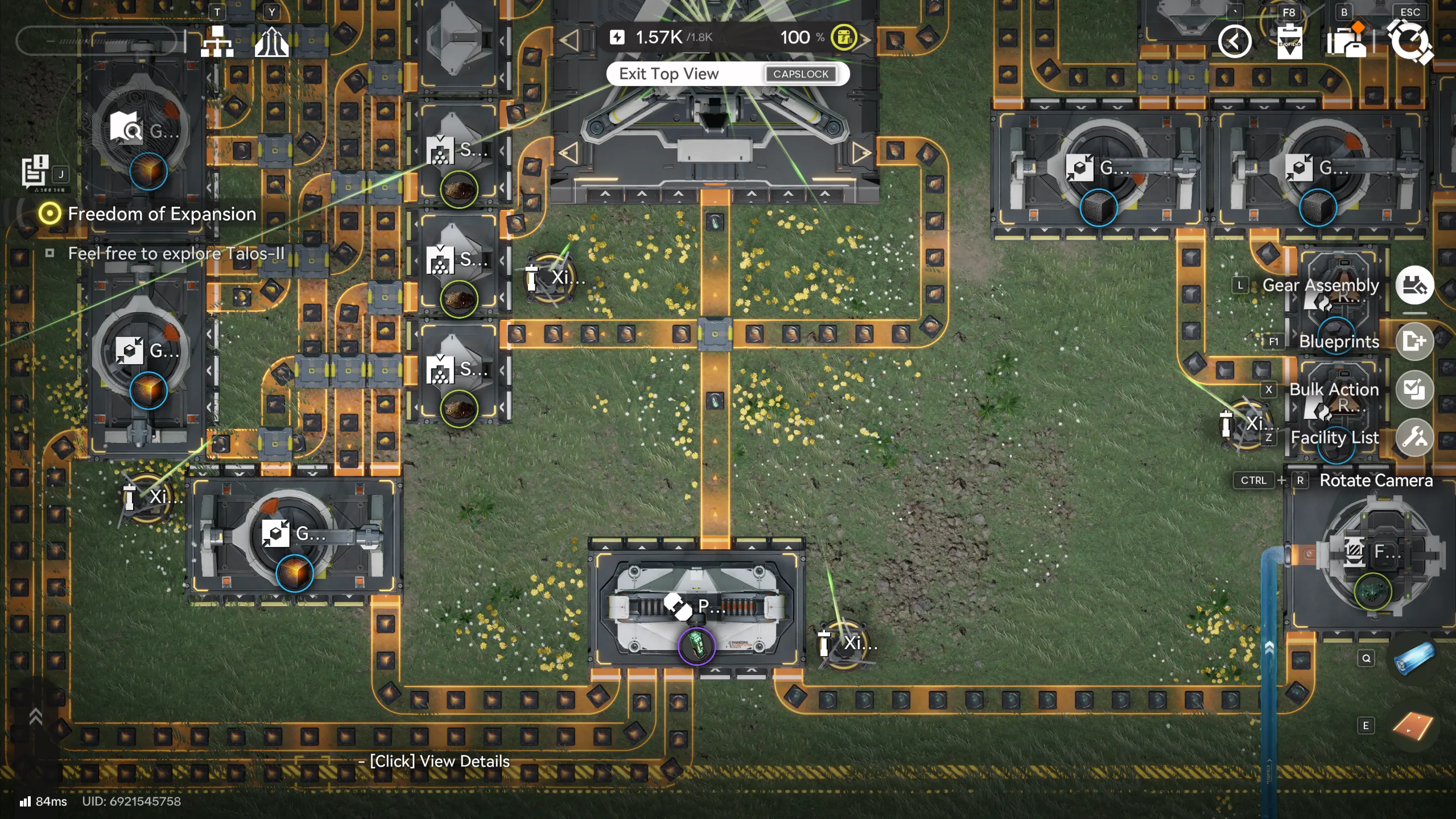Click the 1.57K/1.8K power capacity bar
This screenshot has width=1456, height=819.
[x=671, y=36]
